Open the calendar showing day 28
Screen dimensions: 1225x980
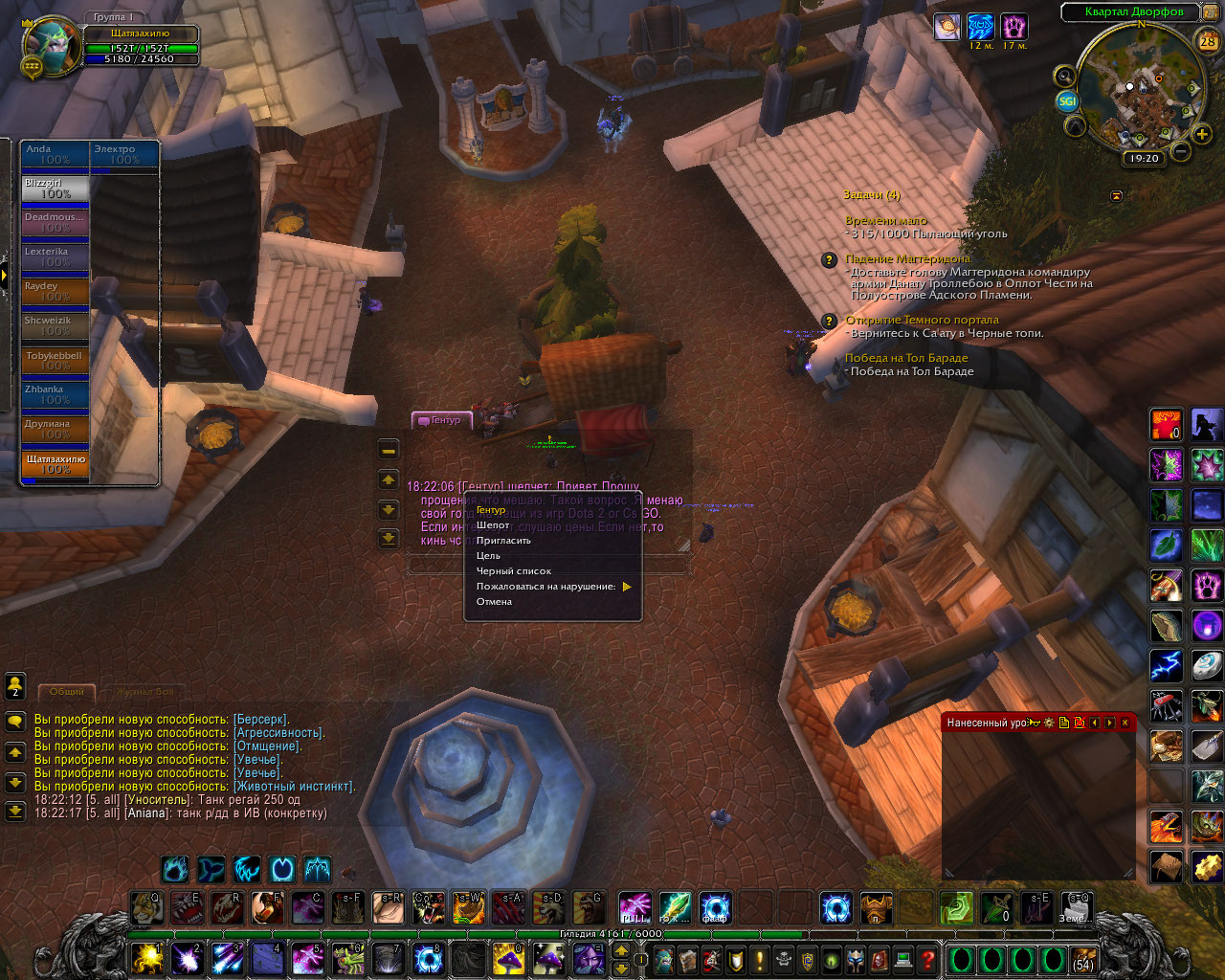pyautogui.click(x=1208, y=41)
